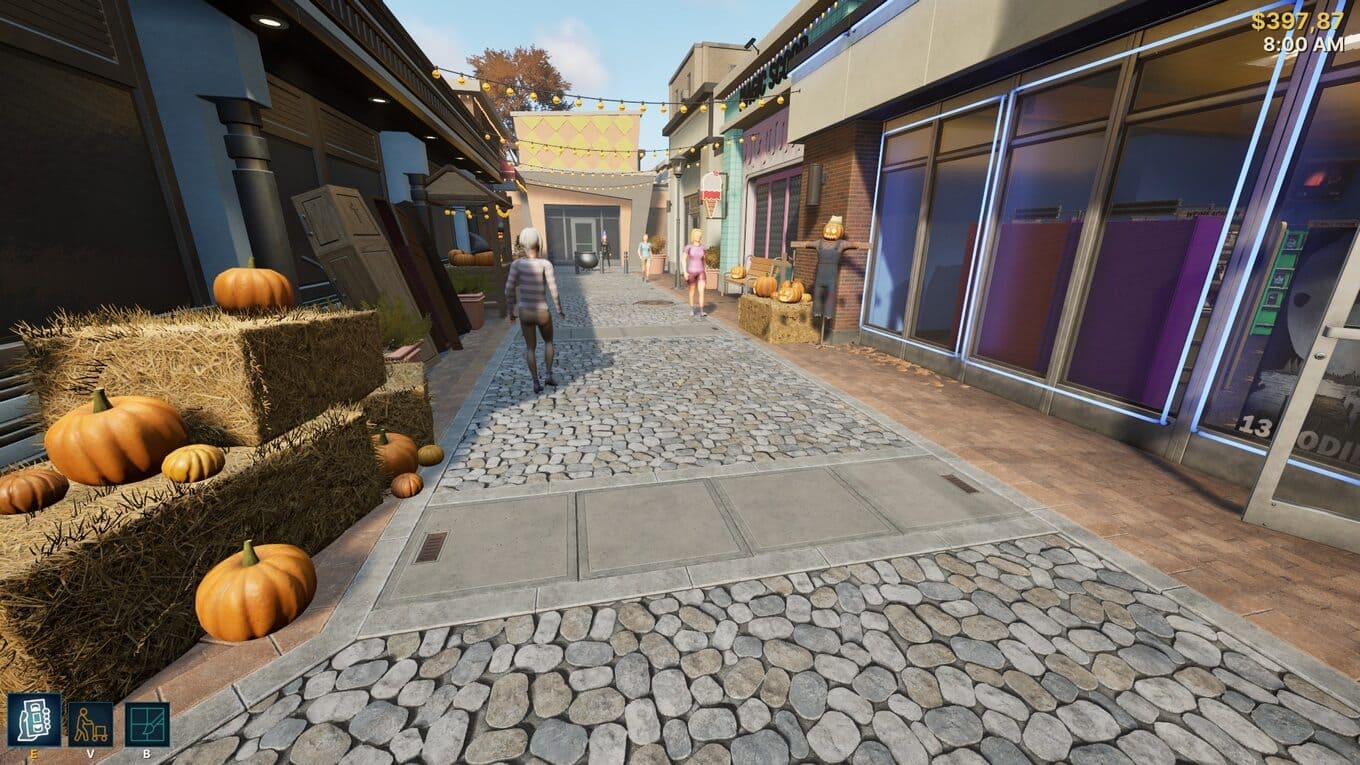The image size is (1360, 765).
Task: Select the hand truck cart mode icon
Action: (x=90, y=724)
